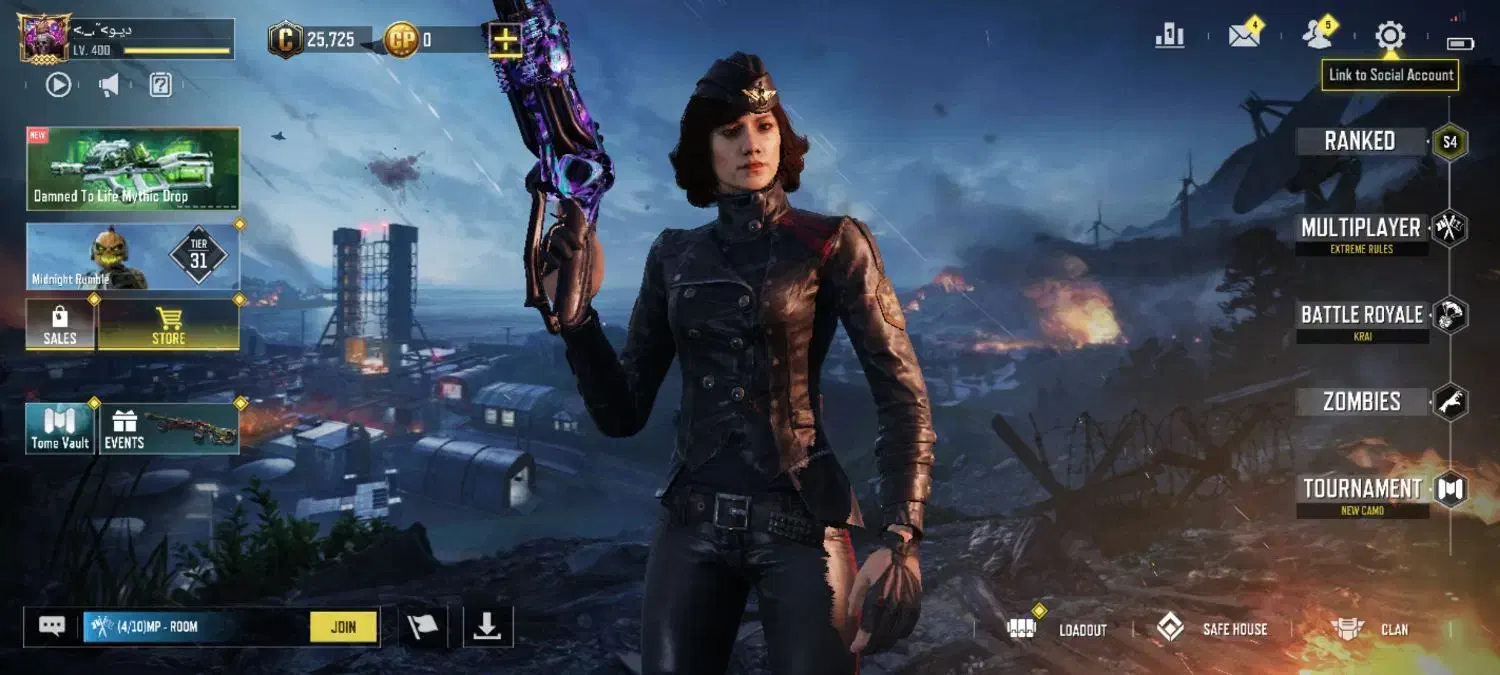The height and width of the screenshot is (675, 1500).
Task: Add CP with the yellow plus button
Action: click(x=506, y=40)
